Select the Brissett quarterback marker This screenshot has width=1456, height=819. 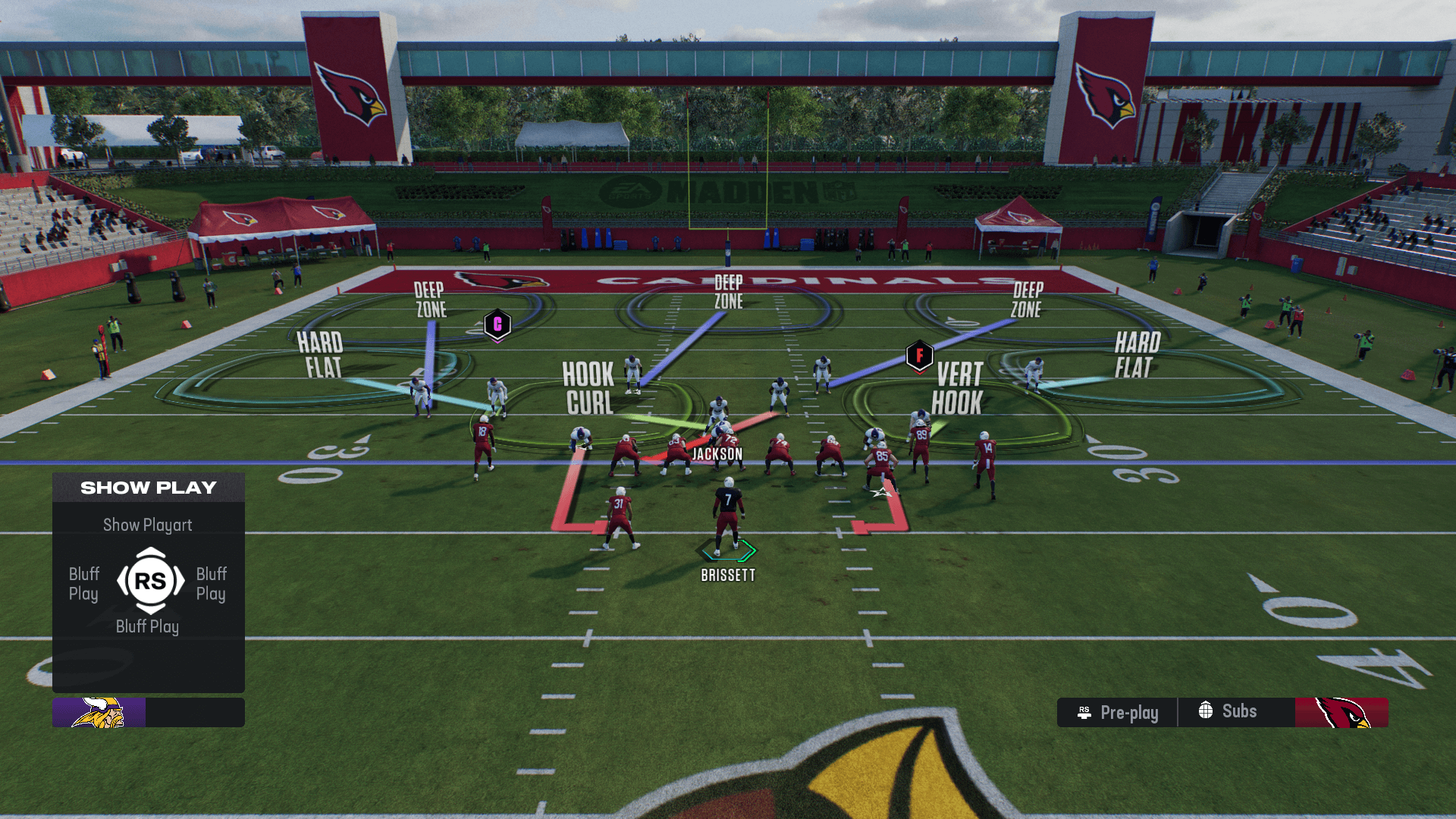click(728, 550)
